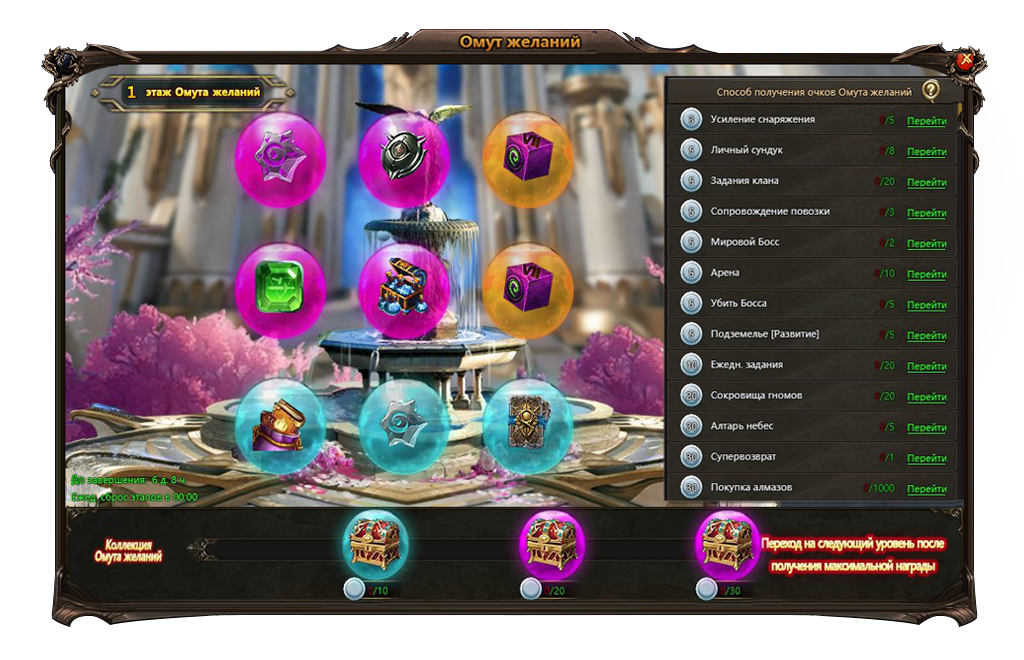Open Алтарь небес via Перейти

pos(926,428)
